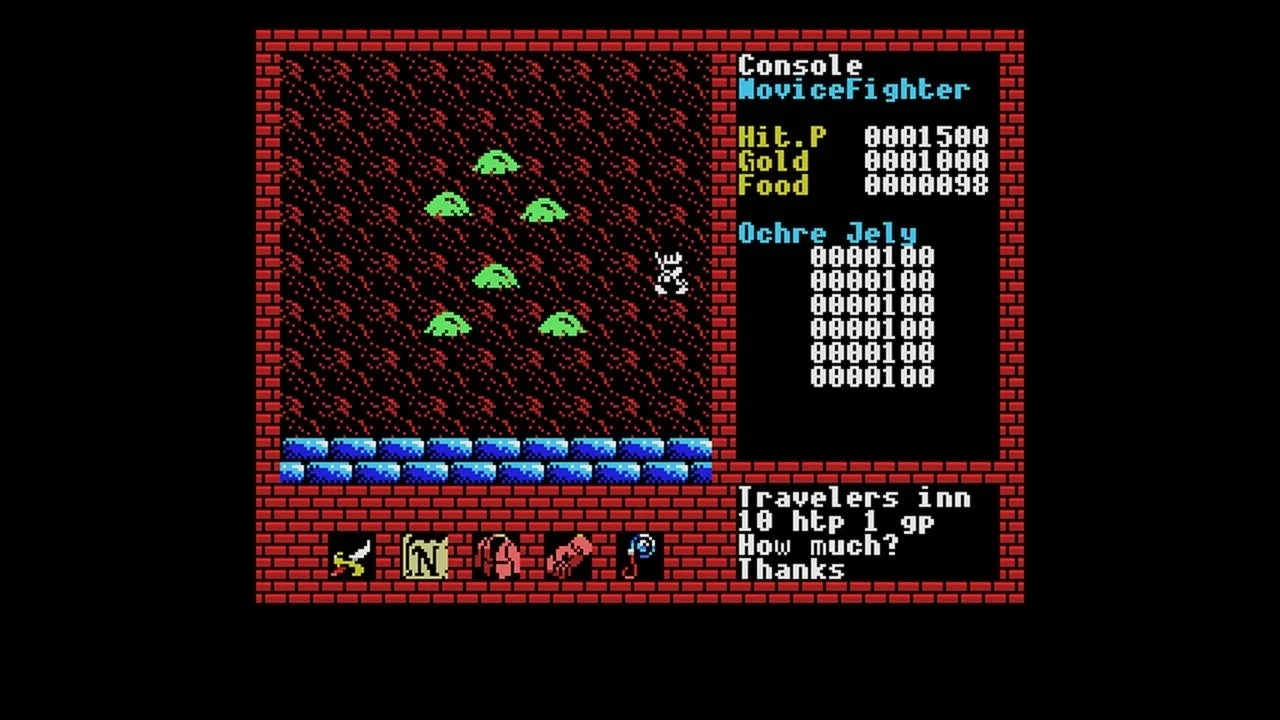Open the backpack inventory icon

coord(496,554)
